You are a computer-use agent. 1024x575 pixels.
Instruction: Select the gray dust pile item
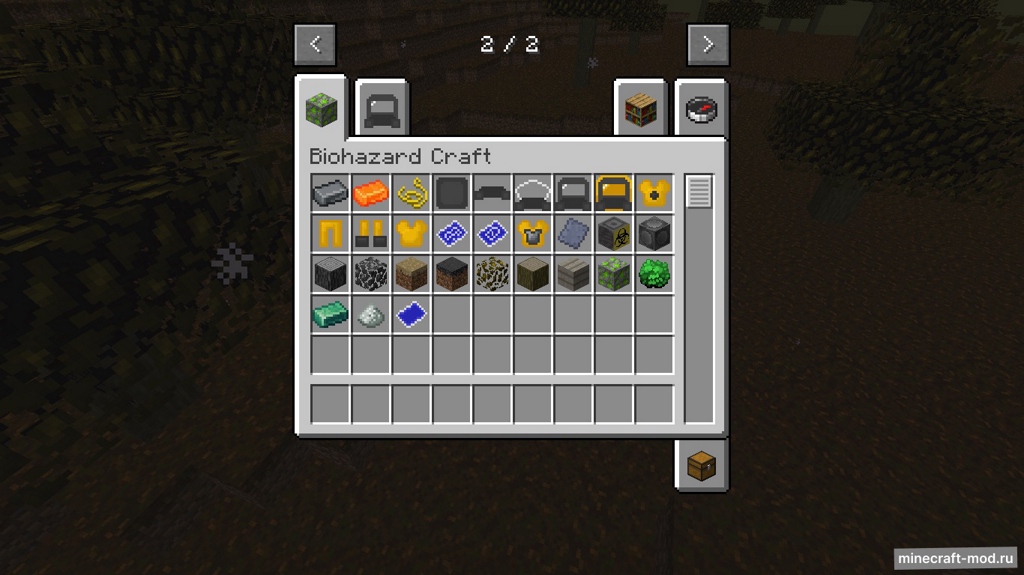tap(371, 314)
